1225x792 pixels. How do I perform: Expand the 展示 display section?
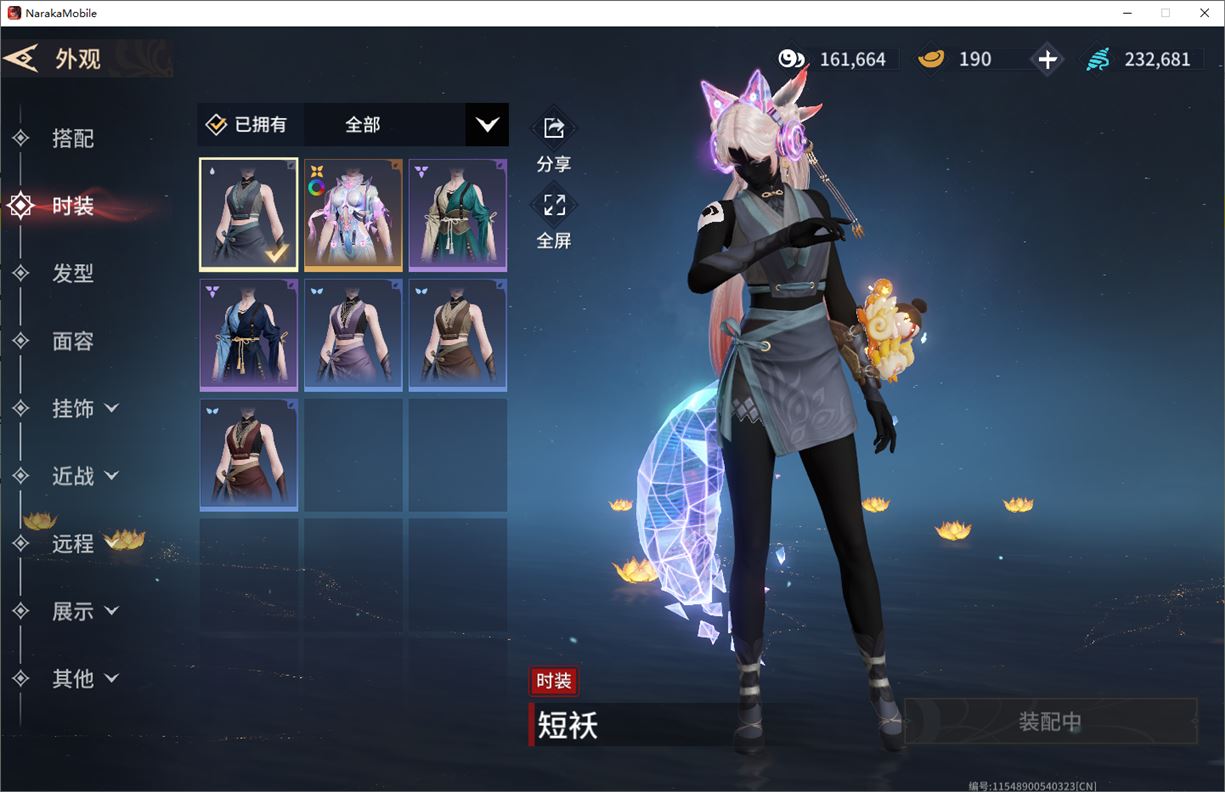pos(85,611)
